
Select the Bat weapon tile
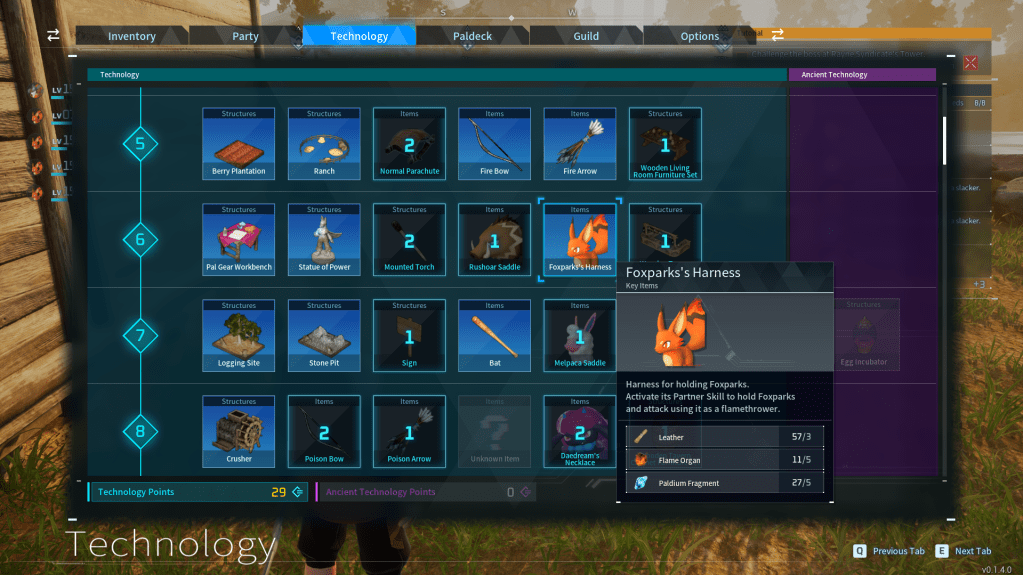(495, 336)
